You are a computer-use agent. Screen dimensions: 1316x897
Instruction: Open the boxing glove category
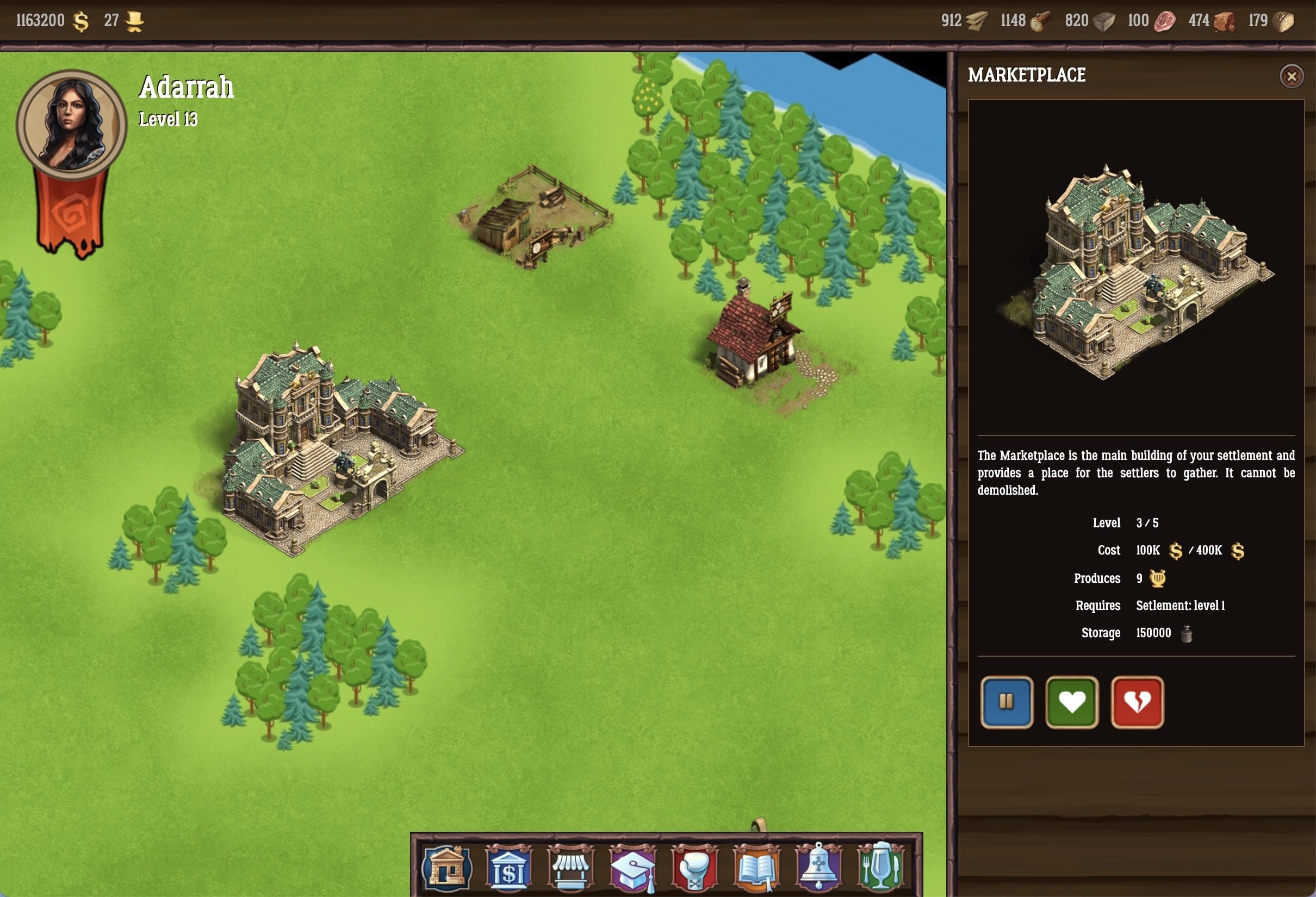click(x=694, y=867)
